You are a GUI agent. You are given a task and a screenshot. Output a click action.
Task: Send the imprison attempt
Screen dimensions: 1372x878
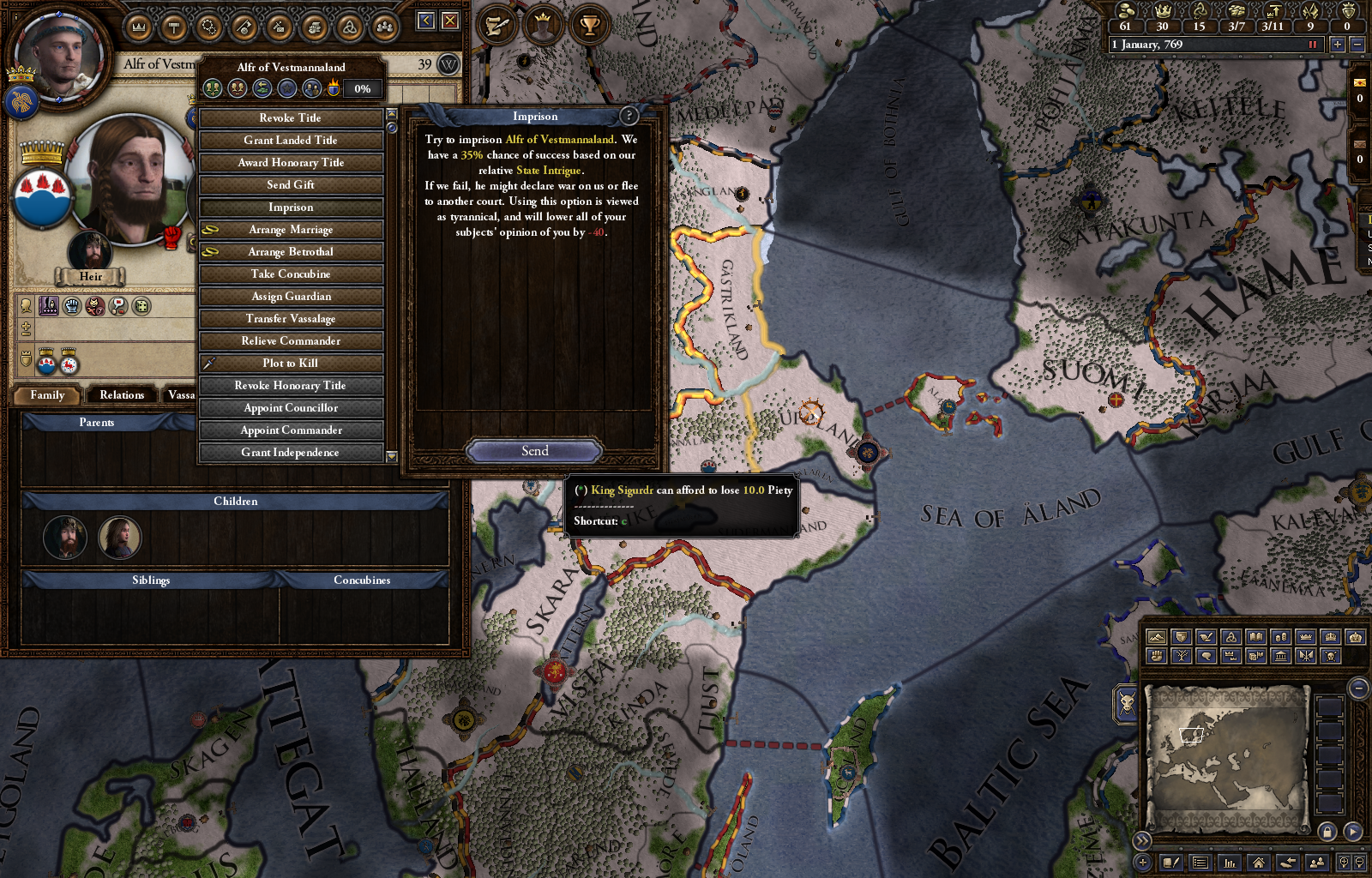click(x=534, y=451)
